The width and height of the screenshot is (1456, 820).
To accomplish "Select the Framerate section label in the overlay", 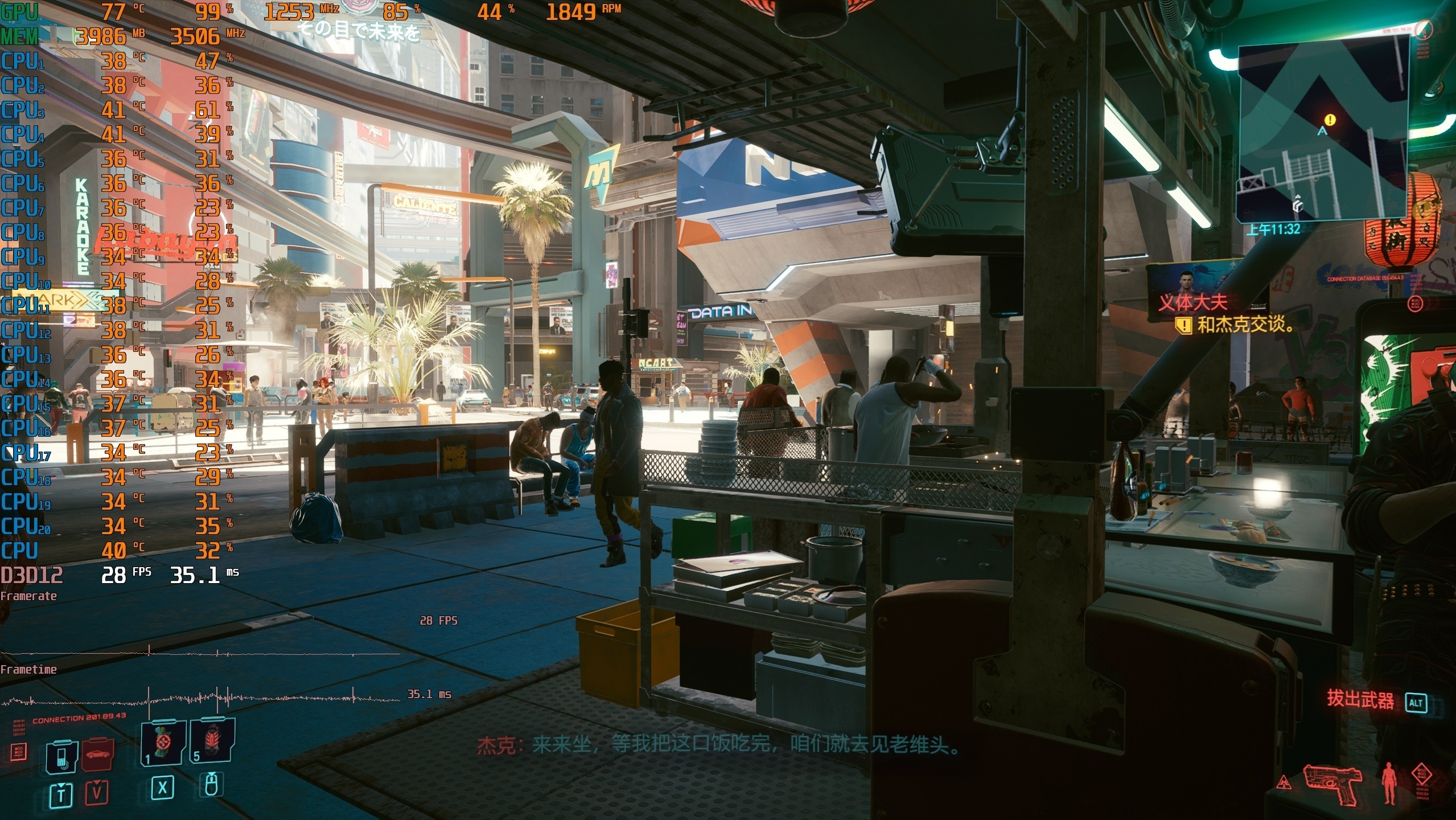I will [28, 596].
